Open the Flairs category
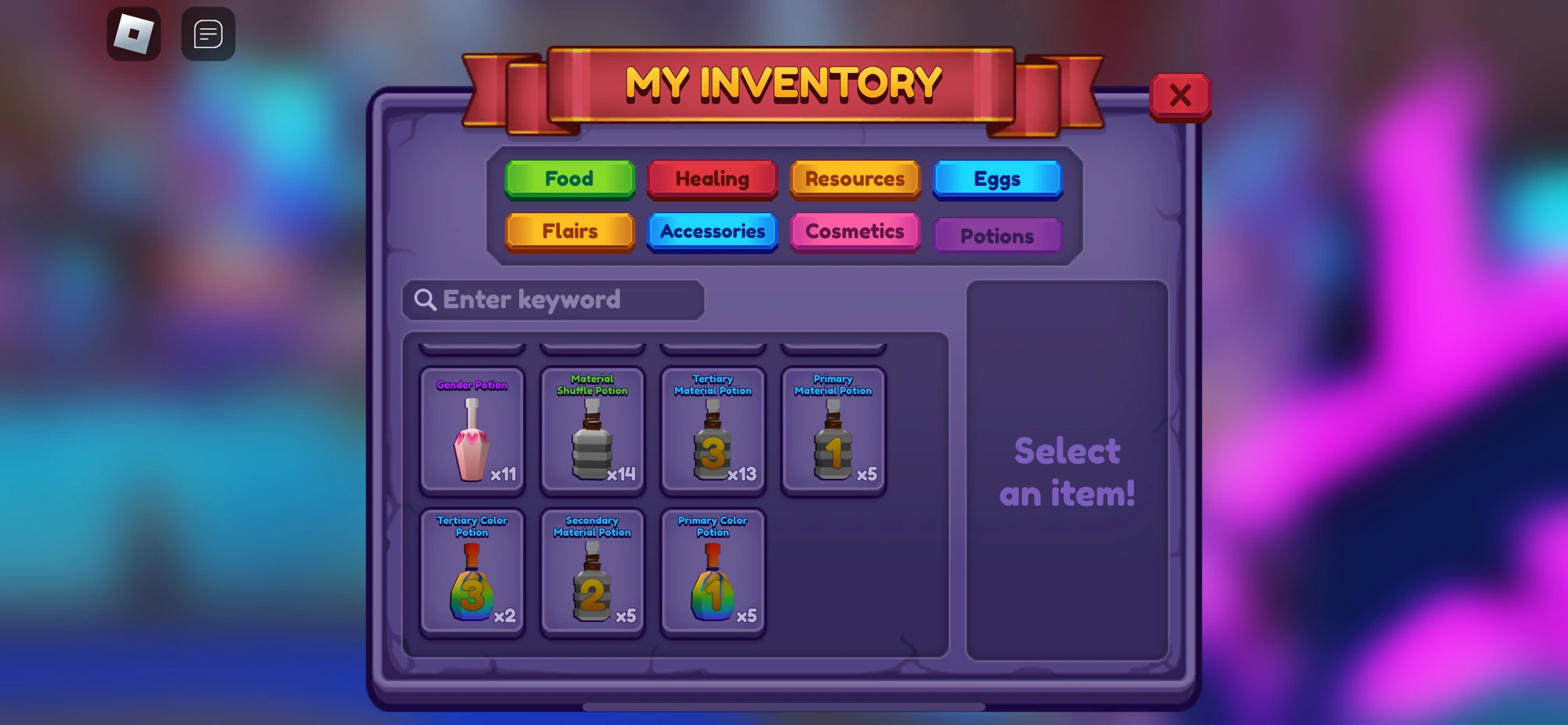Screen dimensions: 1568x725 click(569, 231)
